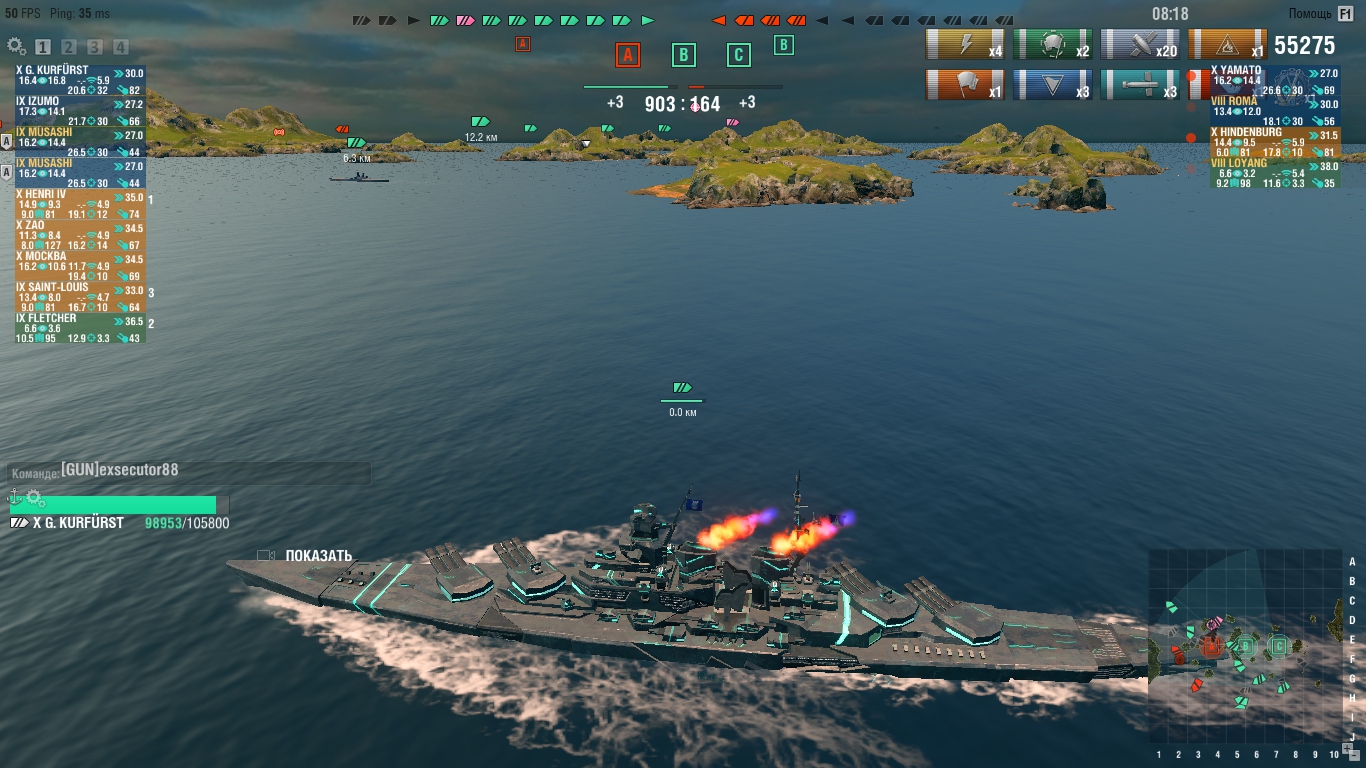Select the IX Saint-Louis ally row

coord(80,297)
